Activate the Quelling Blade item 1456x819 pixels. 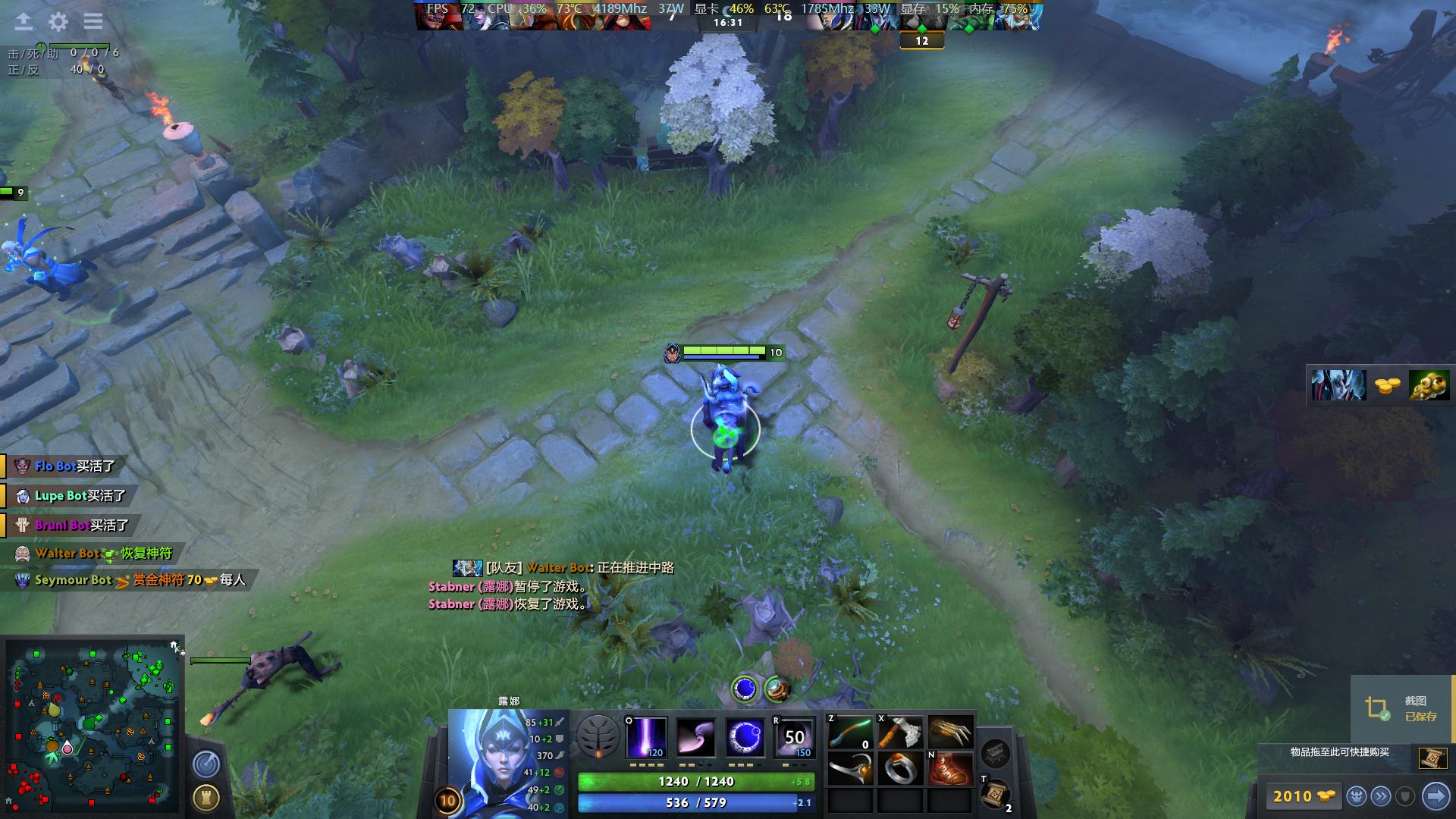pyautogui.click(x=899, y=733)
